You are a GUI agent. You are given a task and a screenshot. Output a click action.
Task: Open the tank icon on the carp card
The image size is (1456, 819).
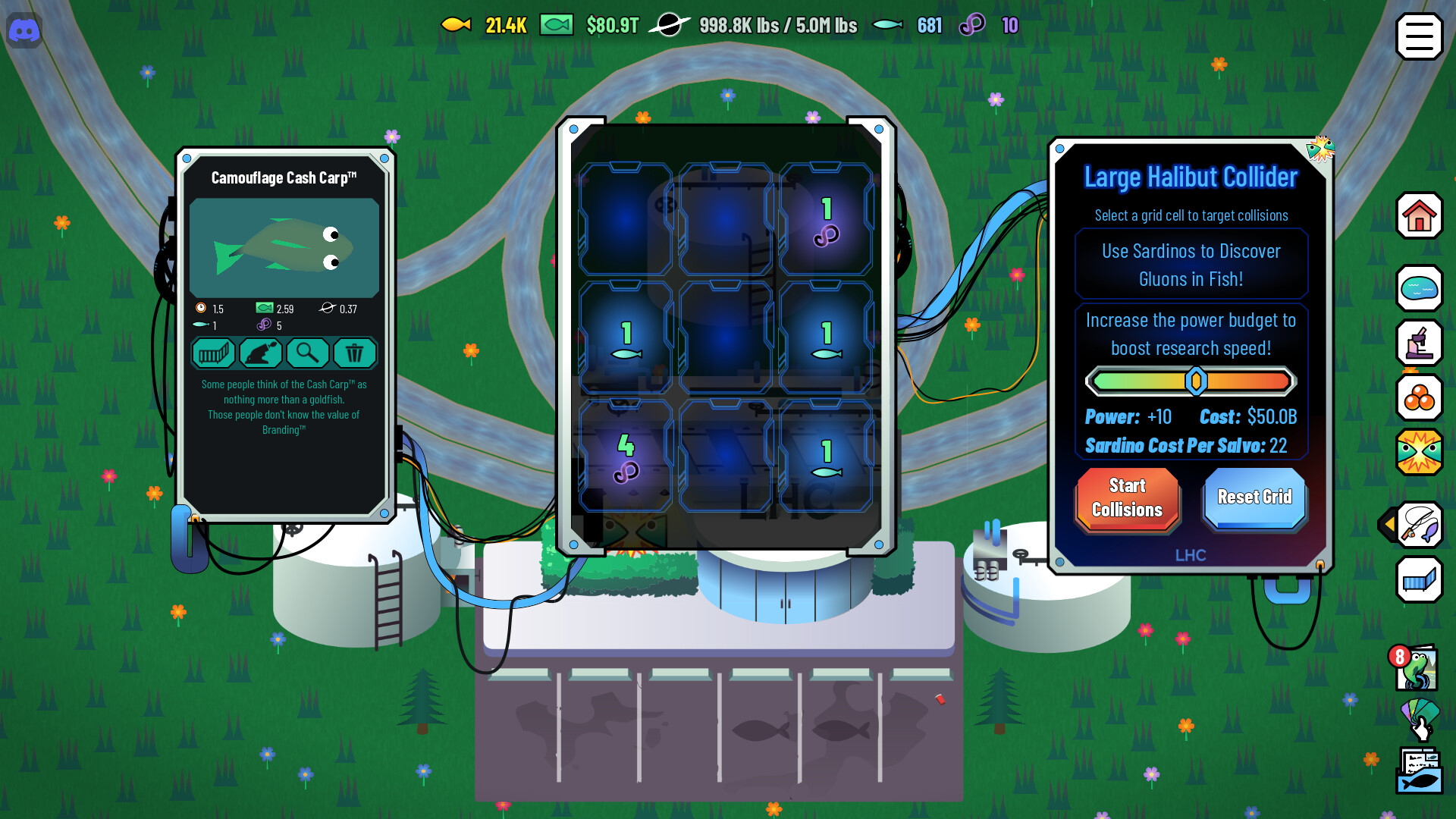click(213, 353)
